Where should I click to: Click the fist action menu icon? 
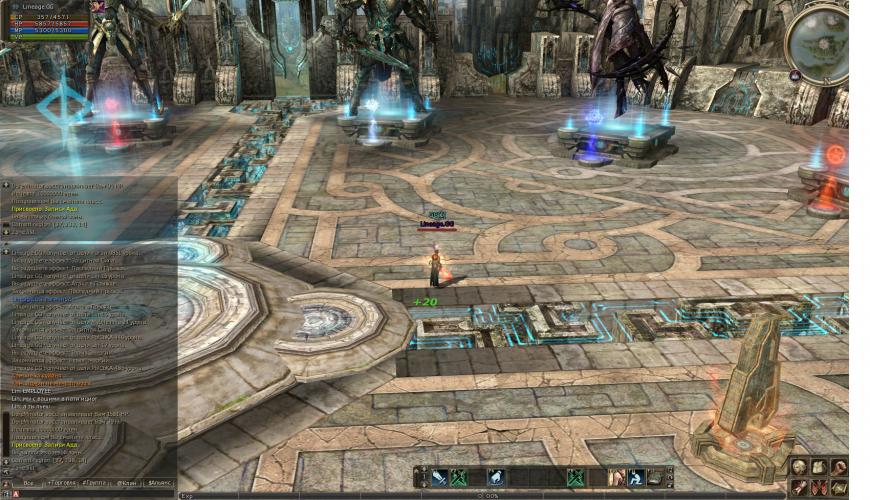tap(839, 467)
